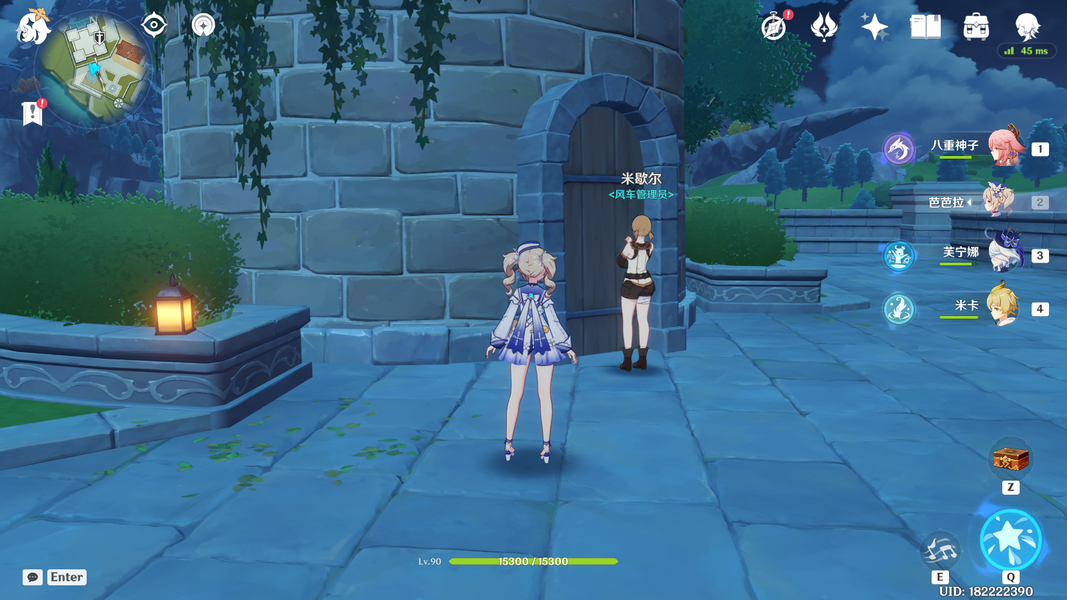This screenshot has height=600, width=1067.
Task: Unleash the glowing star elemental burst
Action: pyautogui.click(x=1010, y=540)
